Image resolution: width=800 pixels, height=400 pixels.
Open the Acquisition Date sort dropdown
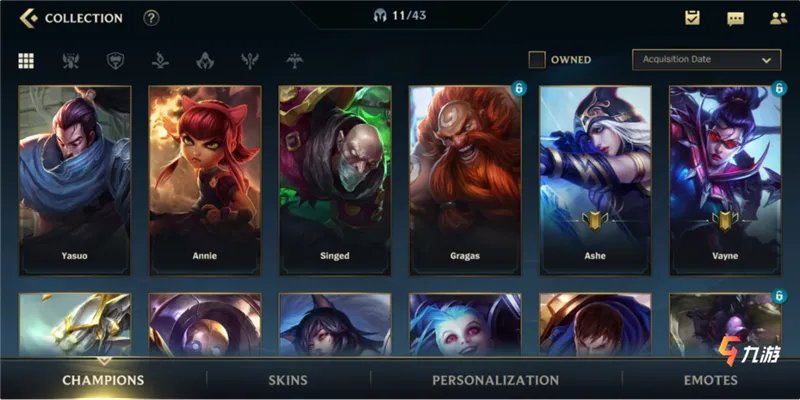click(x=706, y=60)
